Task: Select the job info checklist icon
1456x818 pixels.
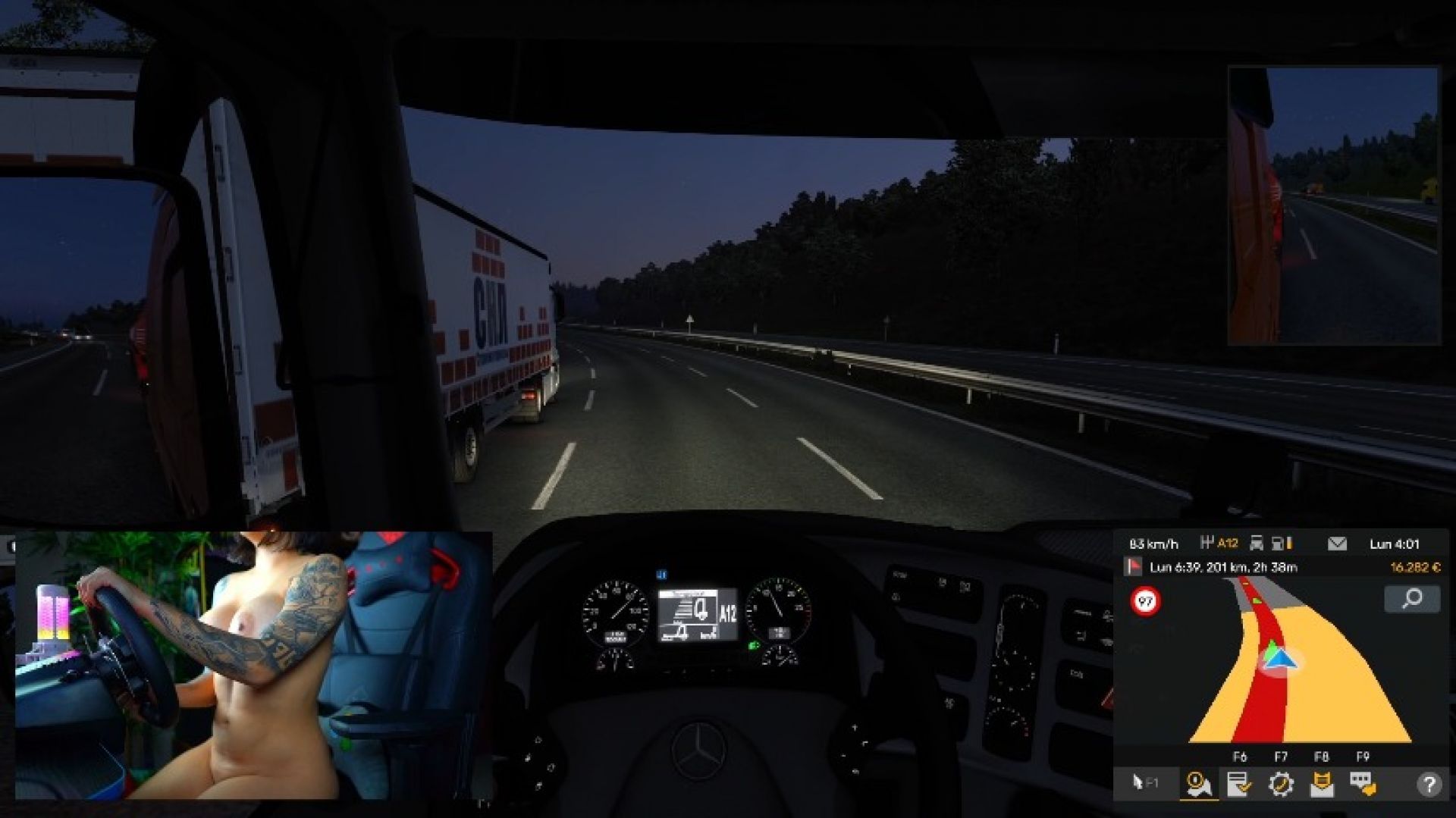Action: [x=1239, y=784]
